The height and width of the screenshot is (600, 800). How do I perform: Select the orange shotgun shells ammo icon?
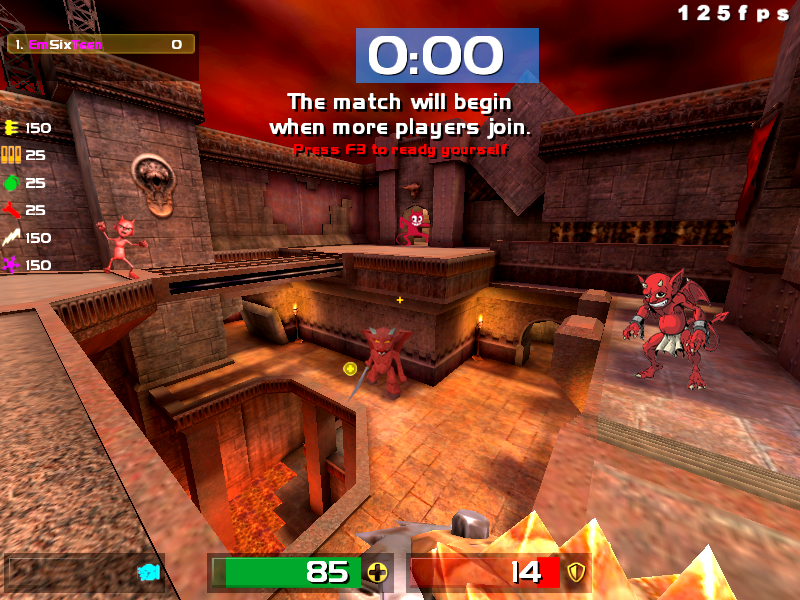[12, 155]
